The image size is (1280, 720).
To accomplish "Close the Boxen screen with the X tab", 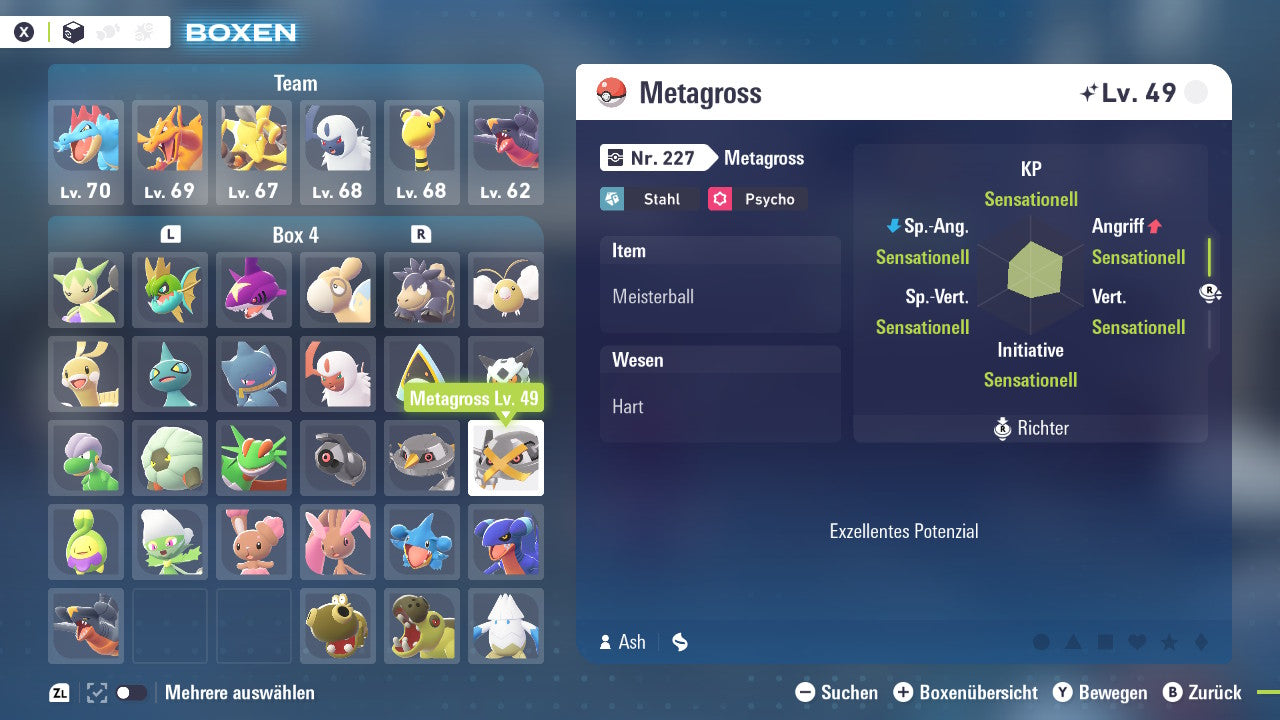I will pyautogui.click(x=23, y=31).
